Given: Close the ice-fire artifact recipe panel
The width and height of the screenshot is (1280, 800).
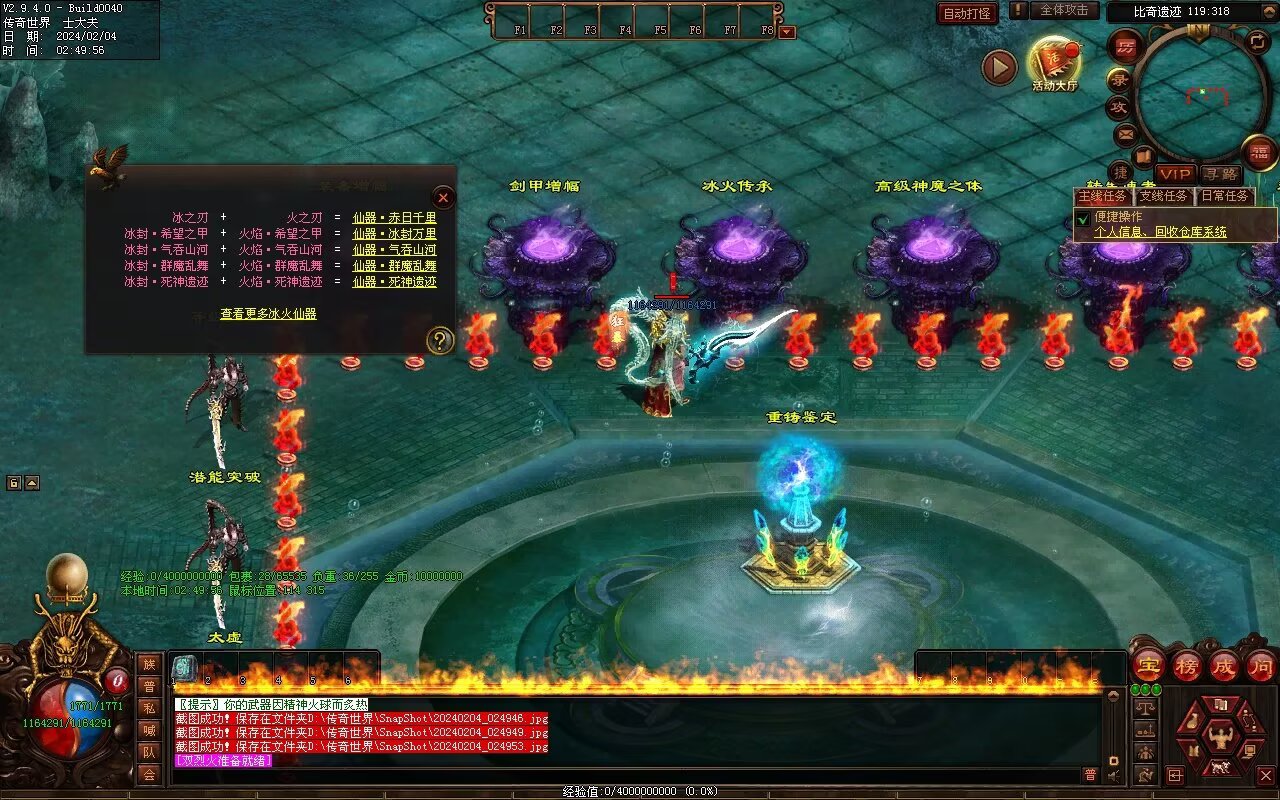Looking at the screenshot, I should tap(443, 197).
